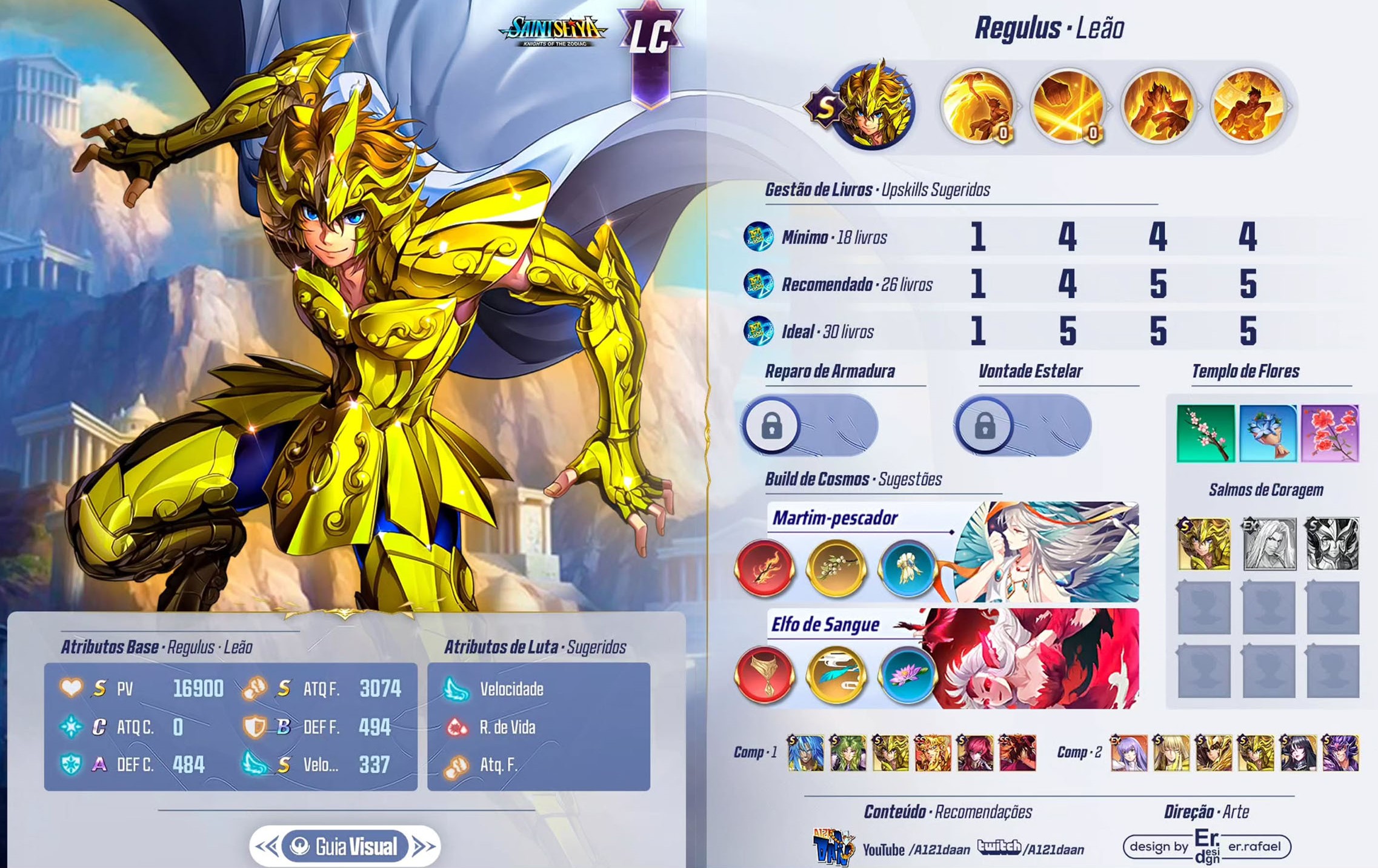This screenshot has width=1378, height=868.
Task: Select the Regulus portrait with S badge
Action: click(871, 107)
